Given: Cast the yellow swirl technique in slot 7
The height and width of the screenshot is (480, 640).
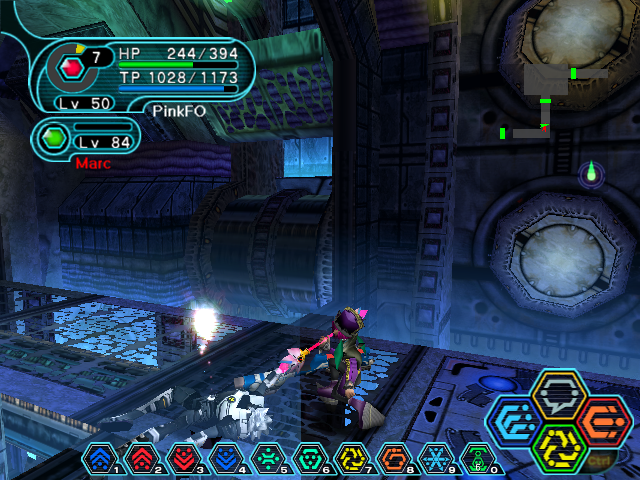Looking at the screenshot, I should (352, 459).
